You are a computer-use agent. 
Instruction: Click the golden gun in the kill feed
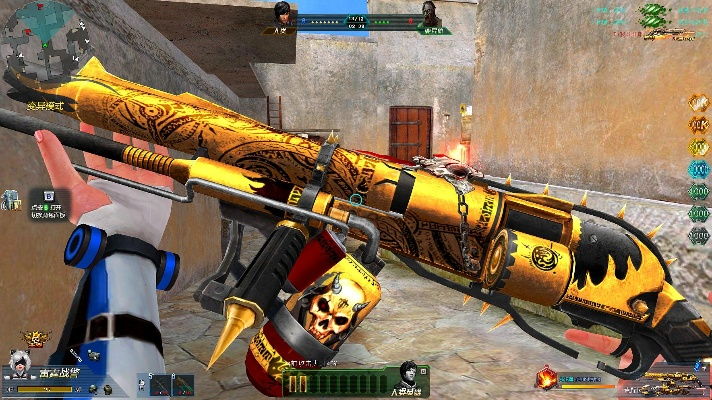click(662, 35)
